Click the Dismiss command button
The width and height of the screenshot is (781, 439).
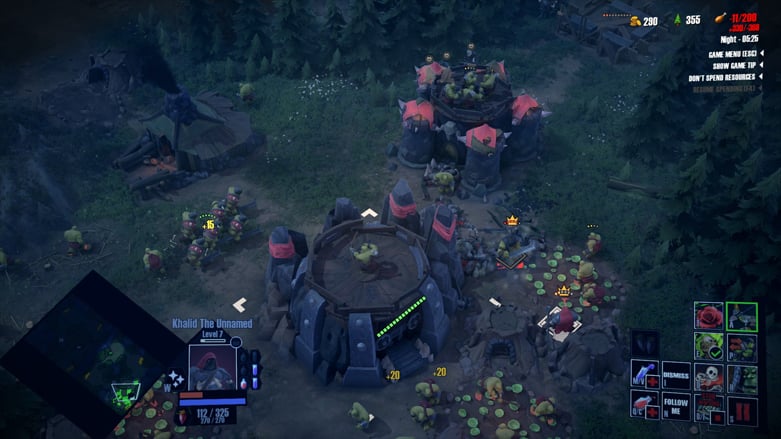coord(676,374)
